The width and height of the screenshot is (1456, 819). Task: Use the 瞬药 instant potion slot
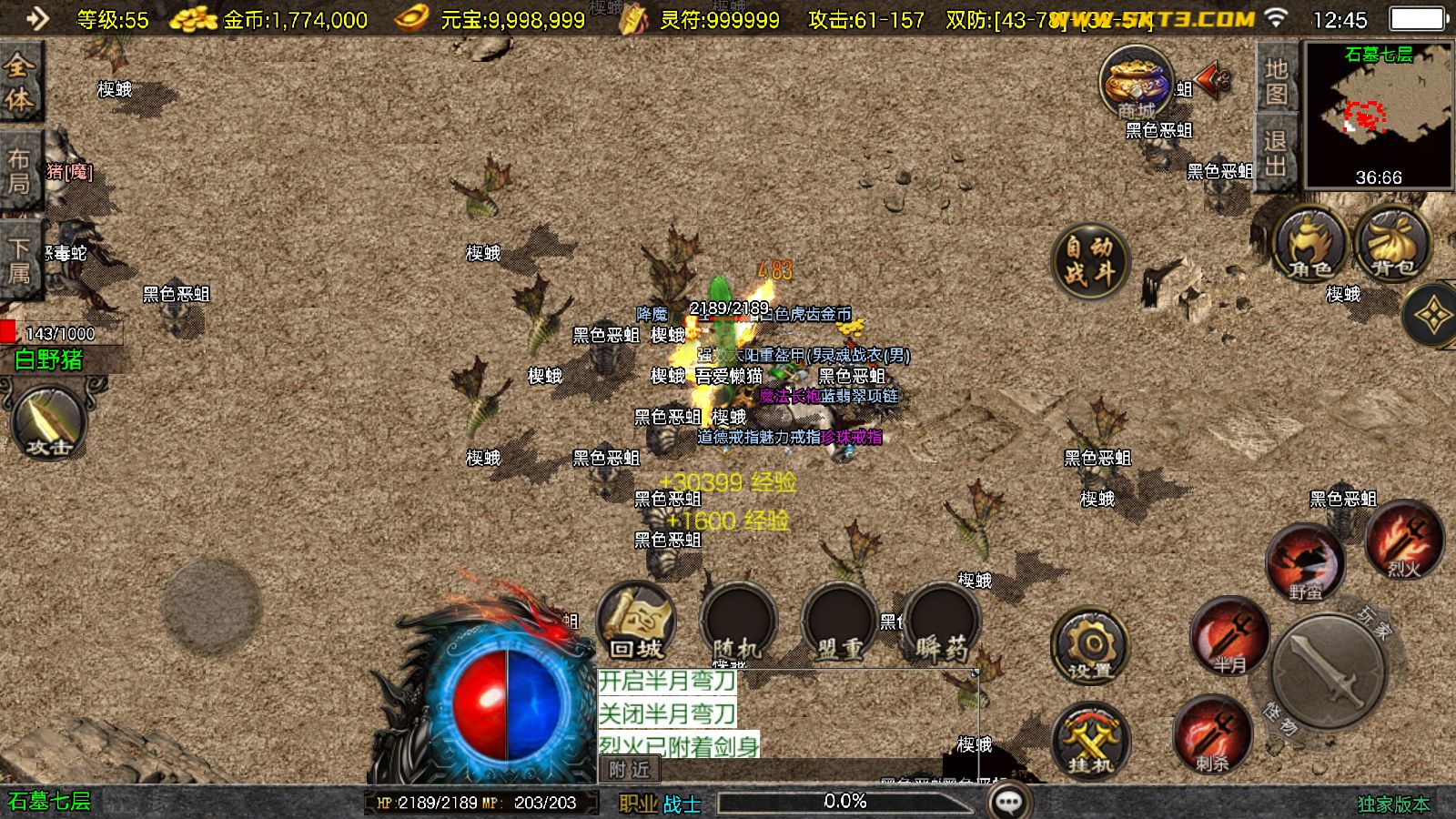(941, 623)
